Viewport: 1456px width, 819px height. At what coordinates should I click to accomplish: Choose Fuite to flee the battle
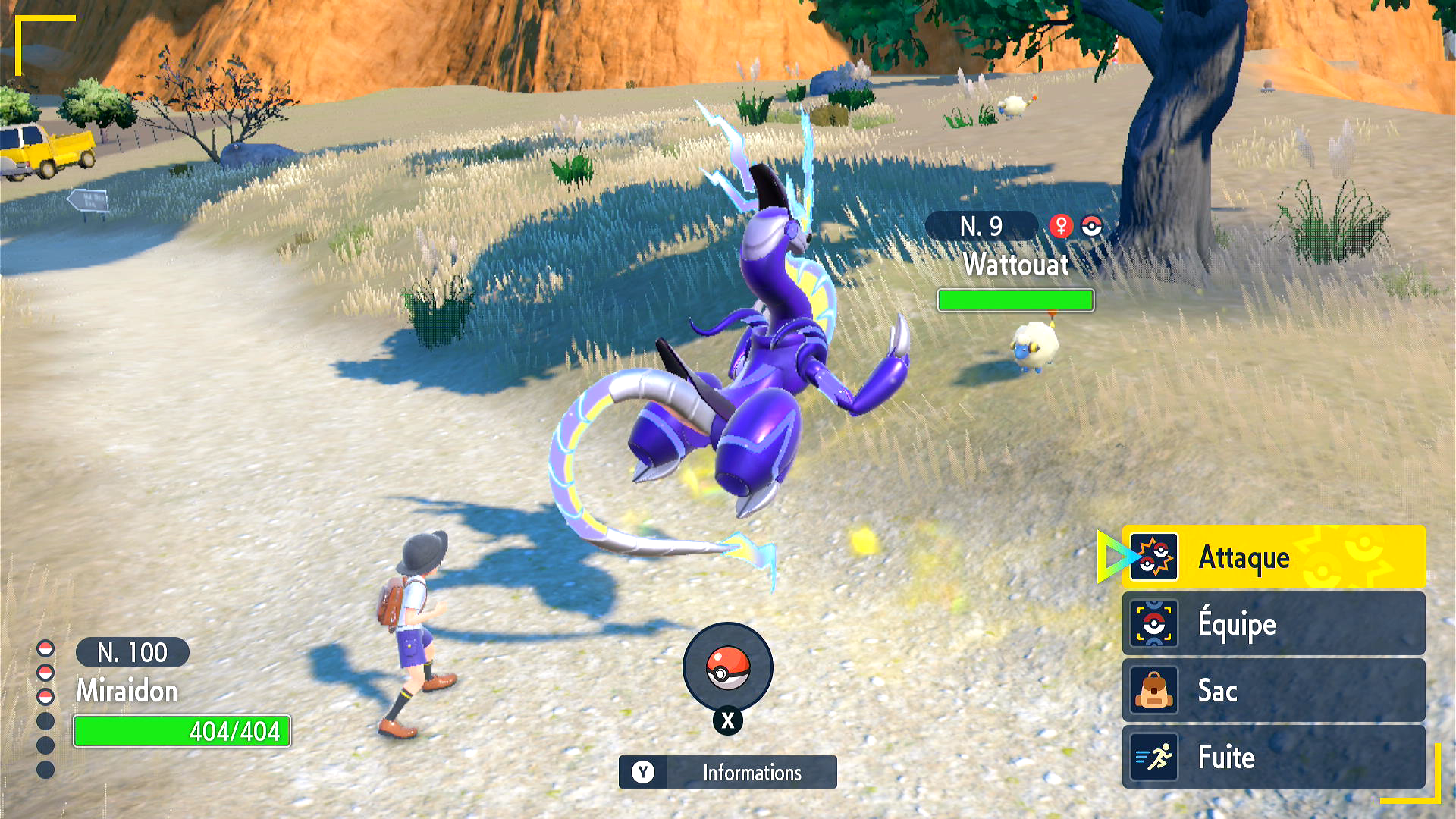(x=1272, y=757)
